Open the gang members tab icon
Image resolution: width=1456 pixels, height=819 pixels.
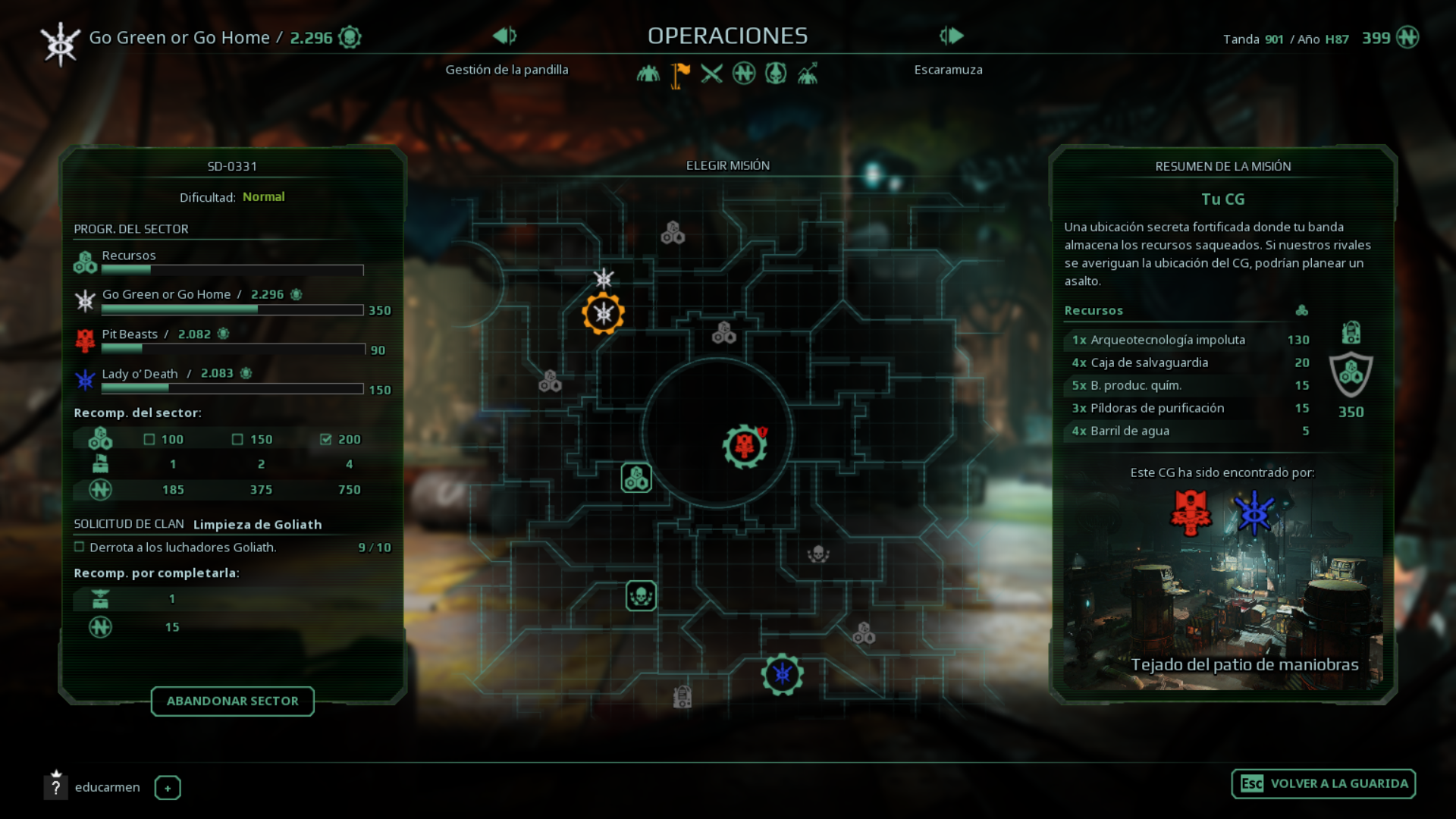[648, 74]
